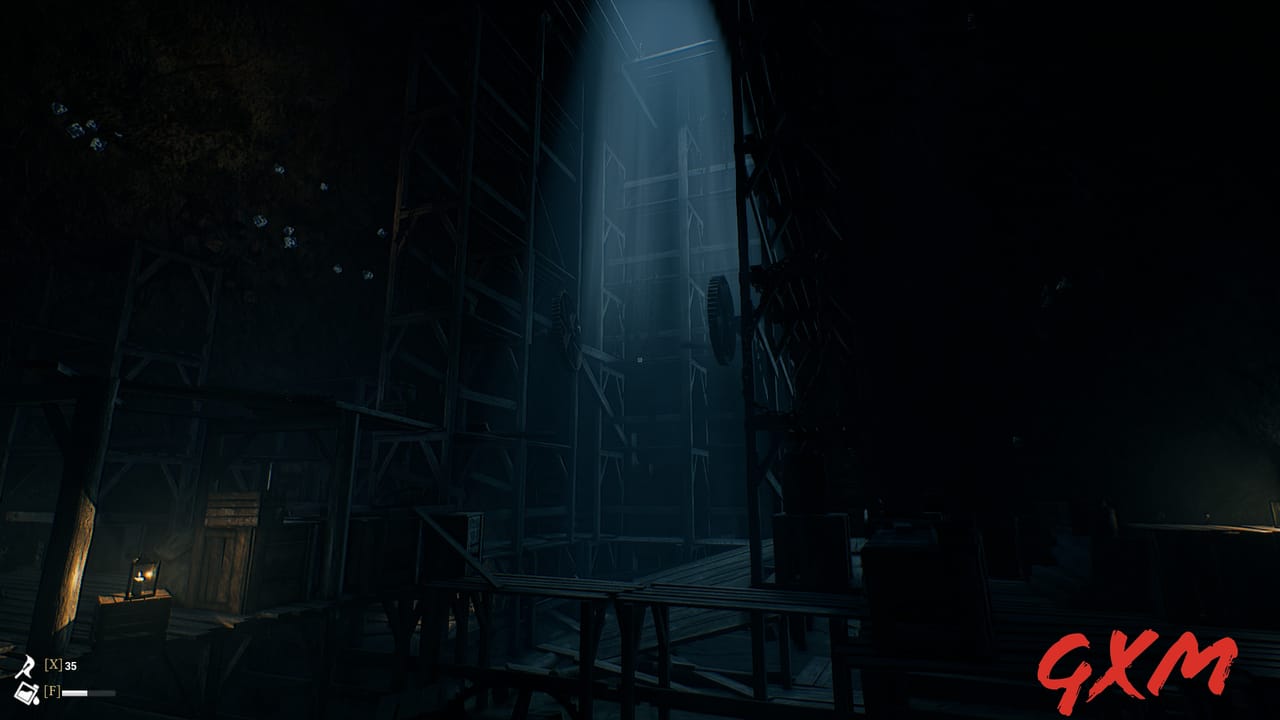
Task: Click the [X] keybind indicator
Action: click(x=54, y=664)
